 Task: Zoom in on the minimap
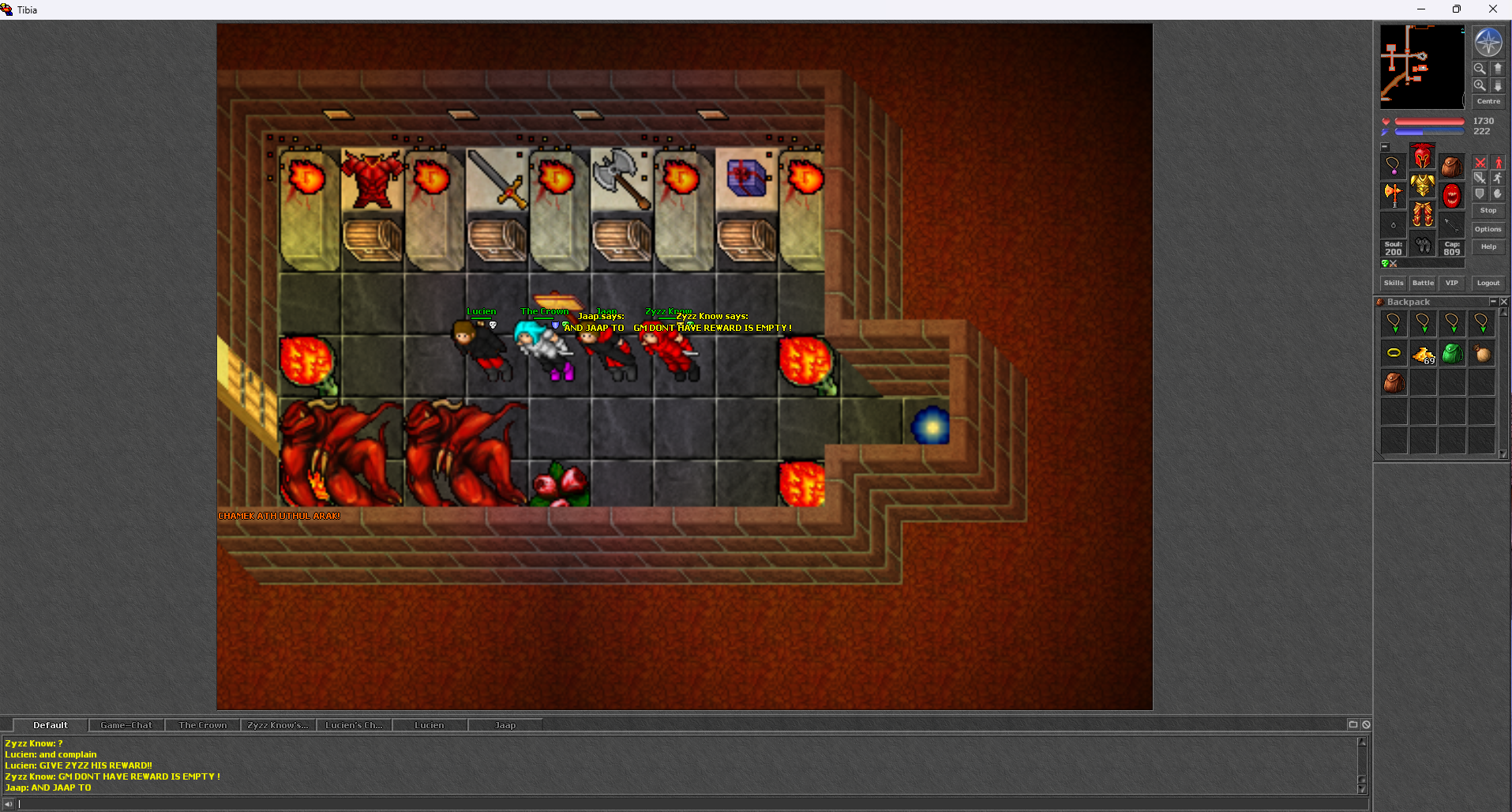[1480, 85]
